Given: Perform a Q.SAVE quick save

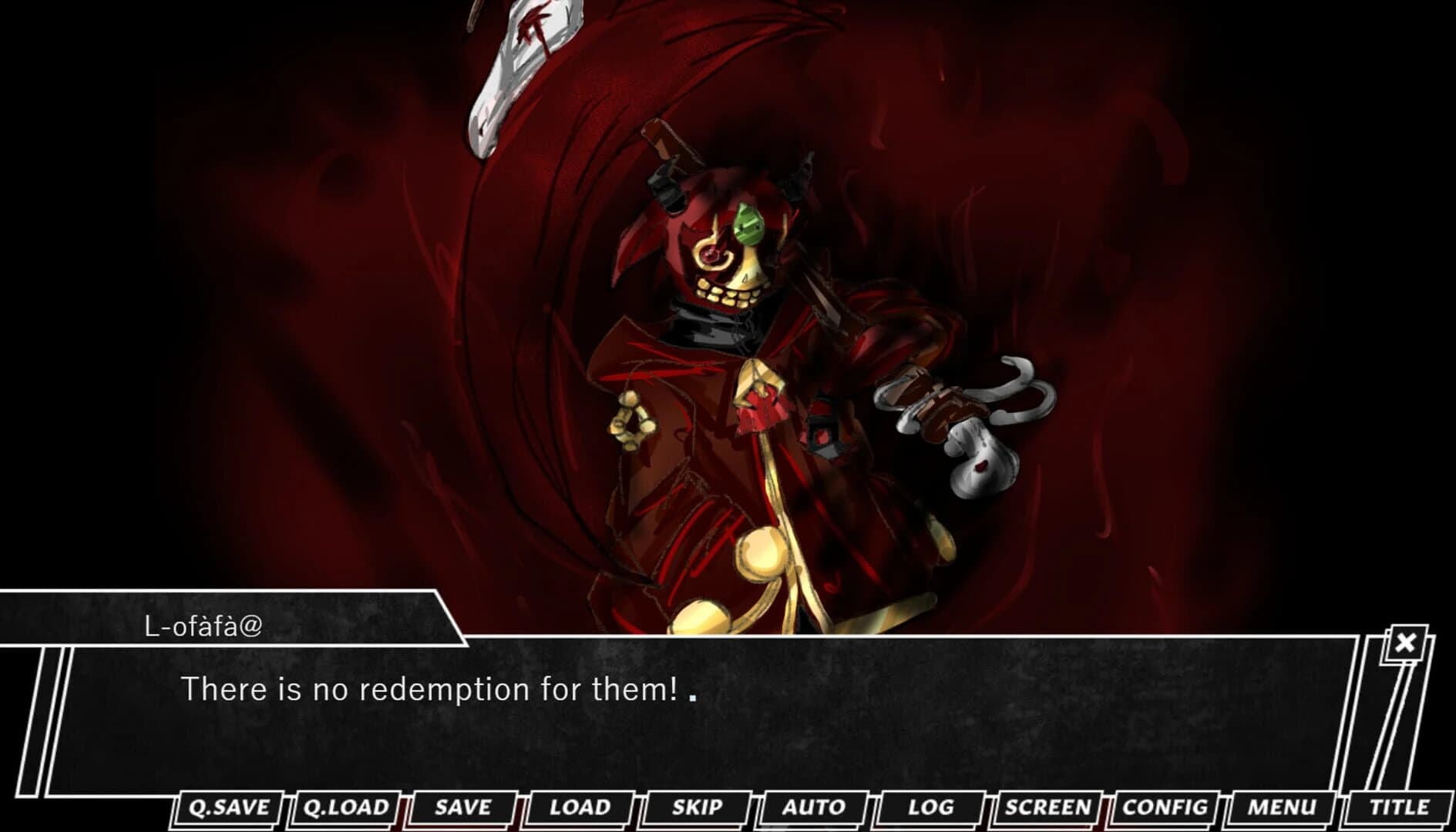Looking at the screenshot, I should coord(228,808).
